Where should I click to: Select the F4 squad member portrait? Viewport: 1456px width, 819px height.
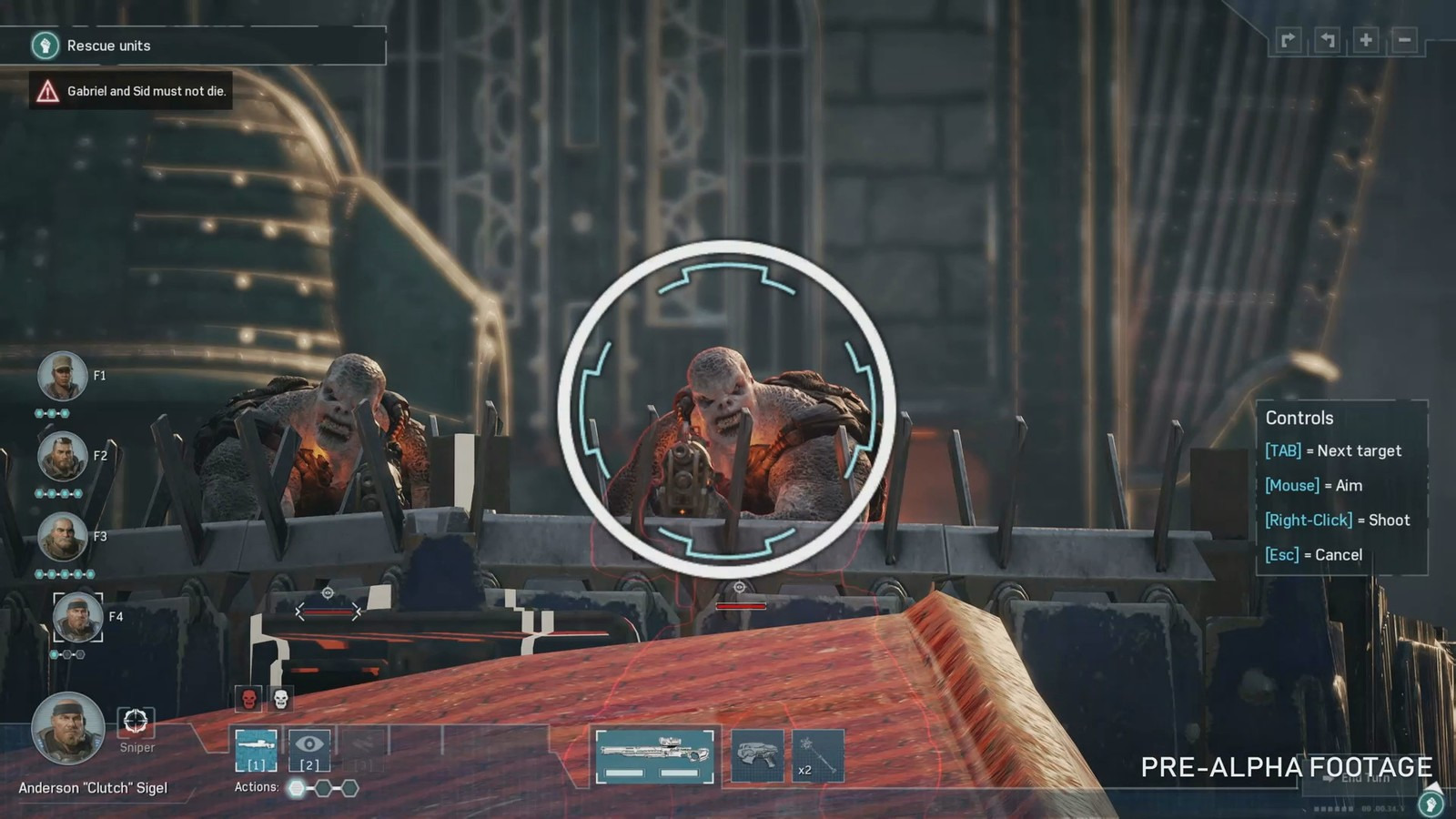pyautogui.click(x=77, y=617)
